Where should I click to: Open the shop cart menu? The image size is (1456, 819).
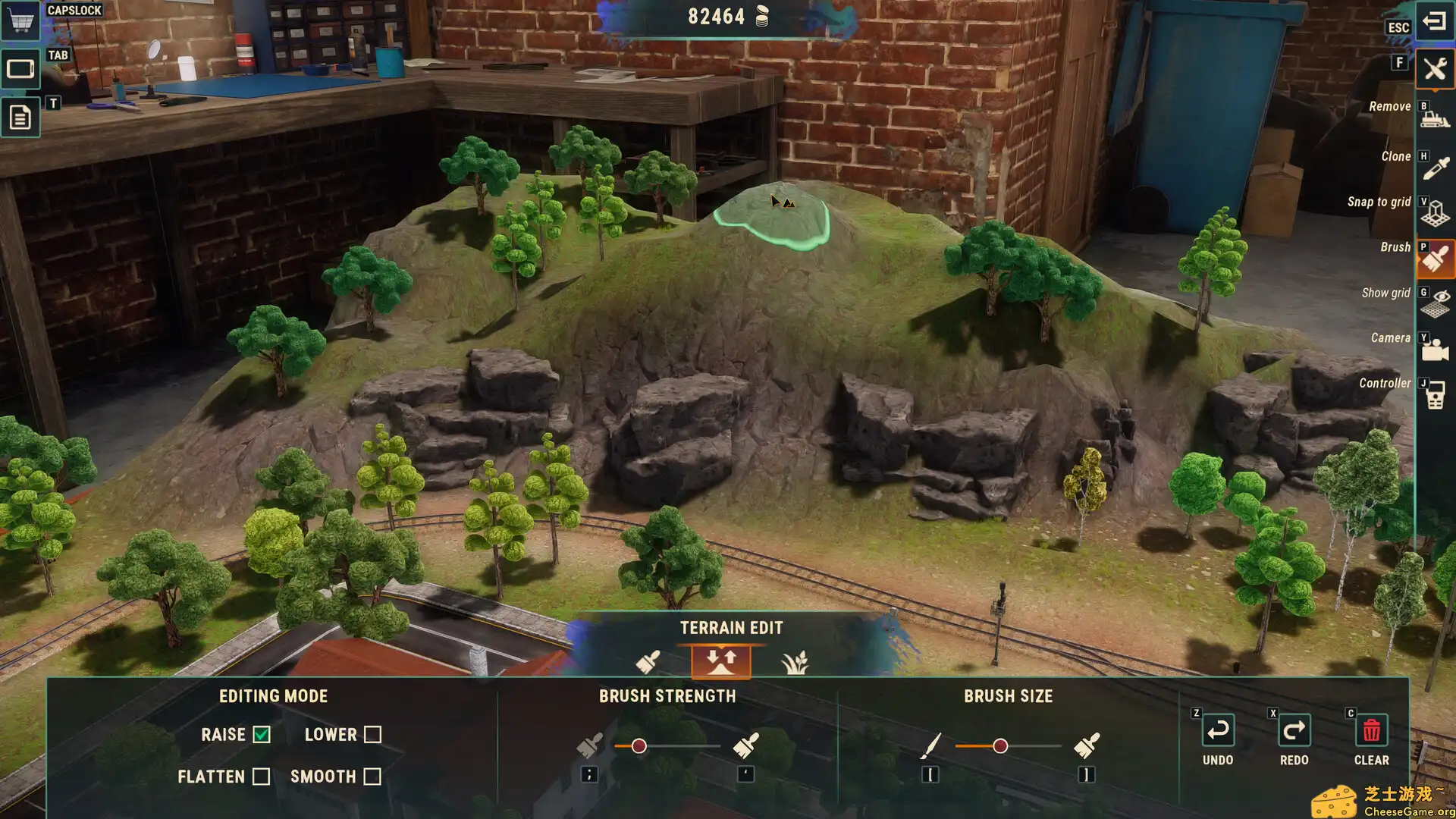click(x=20, y=20)
